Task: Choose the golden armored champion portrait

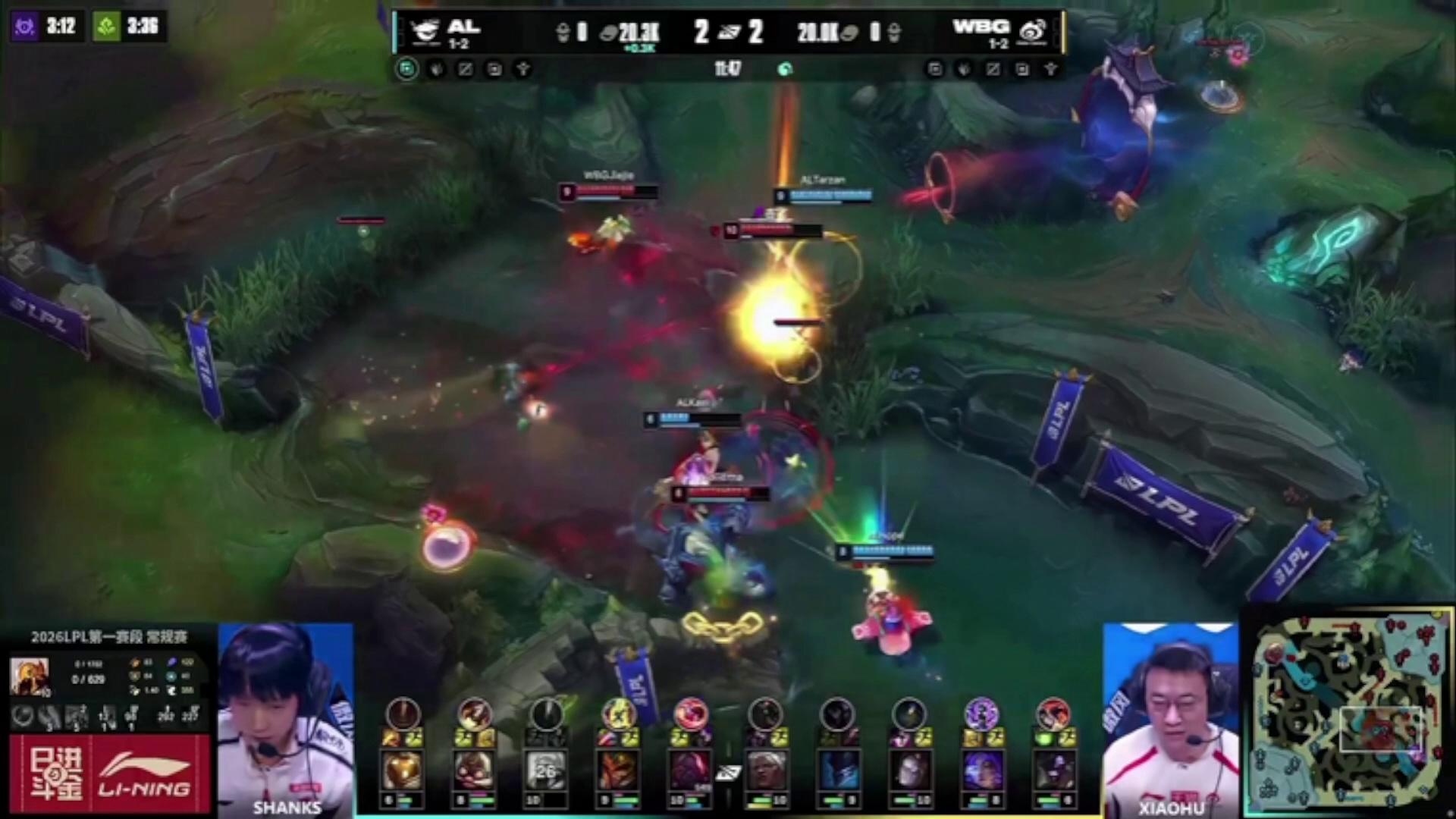Action: pyautogui.click(x=402, y=770)
